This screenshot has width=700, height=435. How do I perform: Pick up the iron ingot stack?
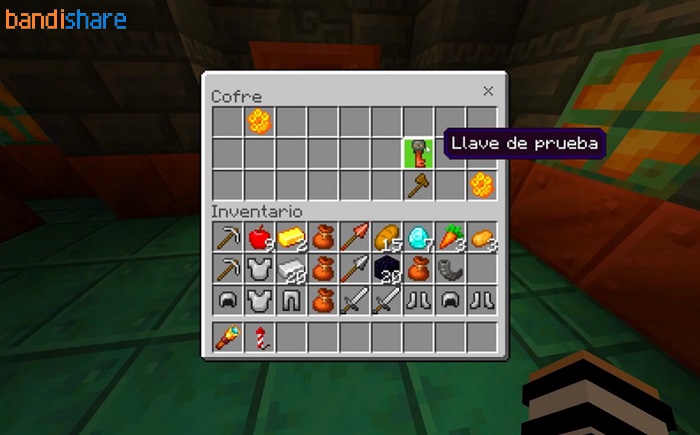(x=291, y=268)
